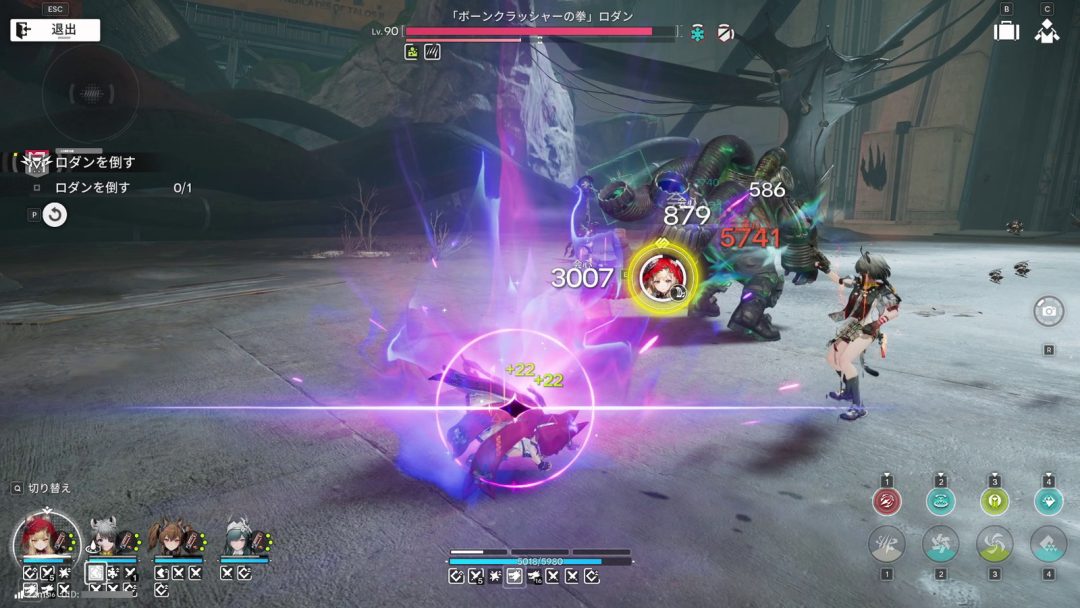Activate the teal ring combo skill orb
The height and width of the screenshot is (608, 1080).
pos(941,501)
